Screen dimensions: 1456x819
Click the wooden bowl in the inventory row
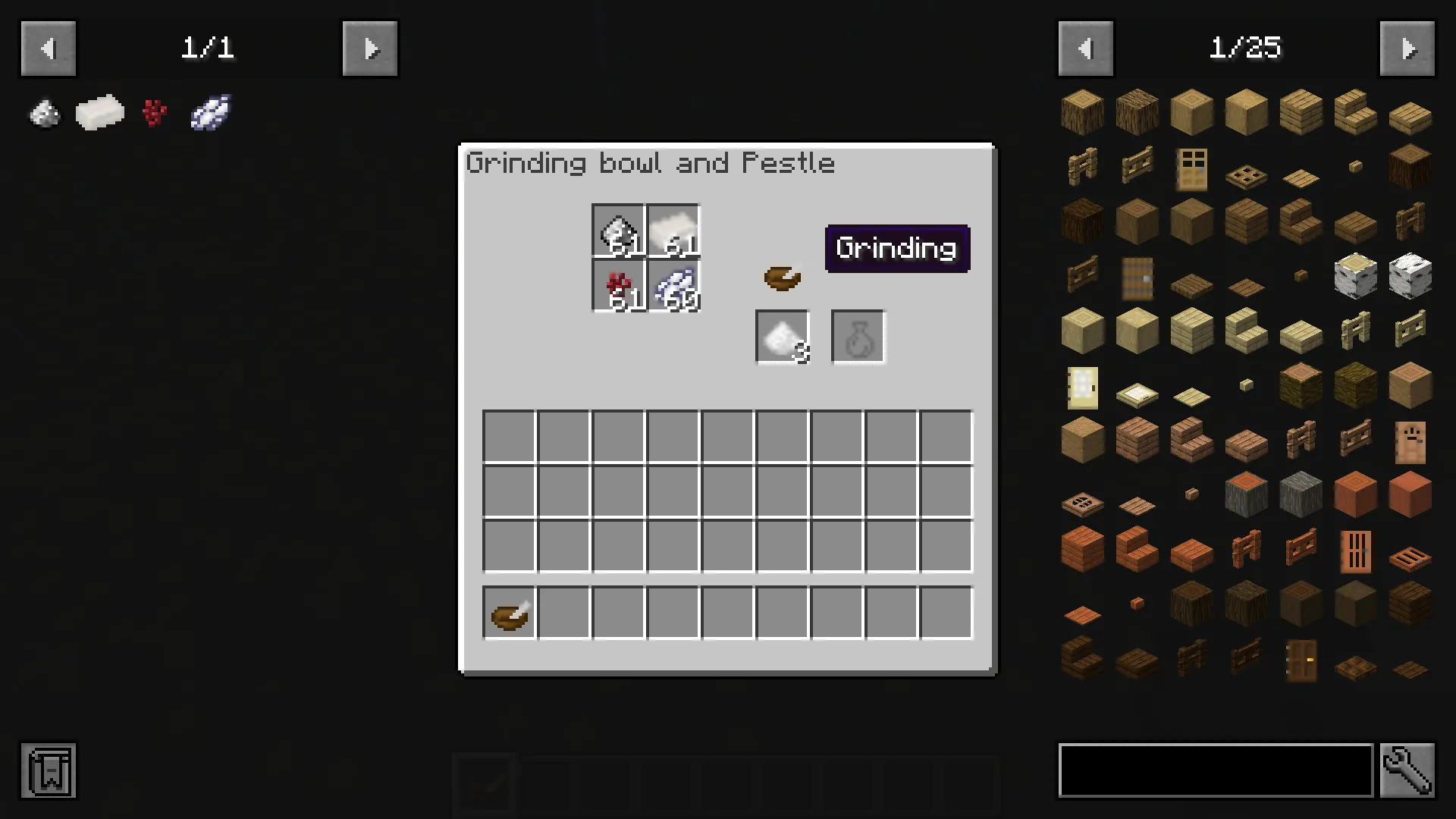tap(508, 613)
